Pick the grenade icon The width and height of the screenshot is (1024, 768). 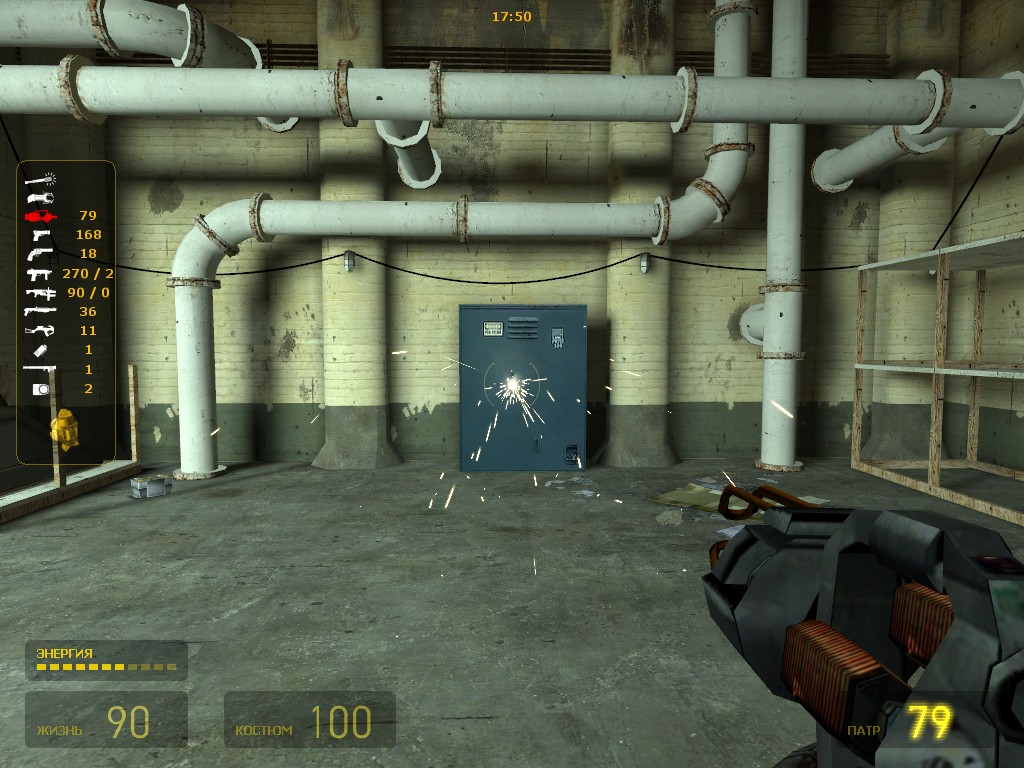tap(41, 349)
